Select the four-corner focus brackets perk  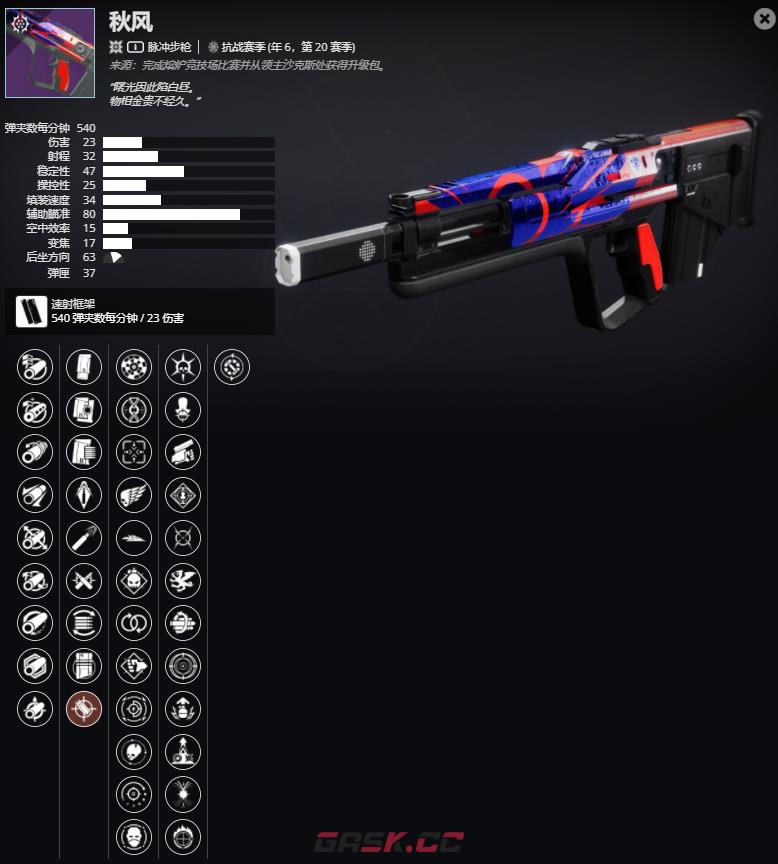(x=134, y=452)
